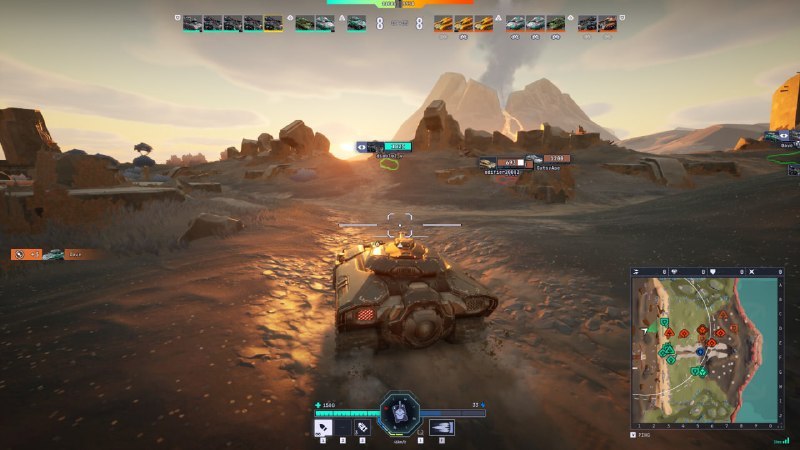Click the central tank status octagon

(x=400, y=413)
